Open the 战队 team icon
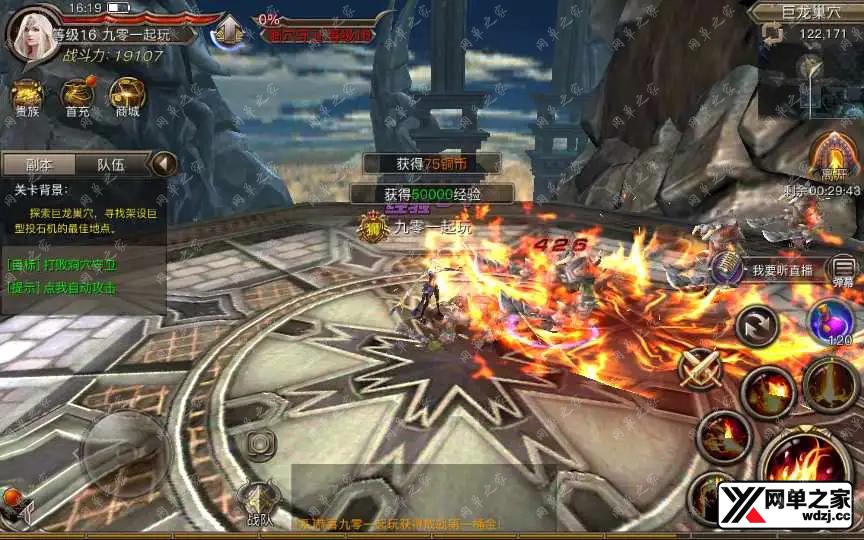 click(x=259, y=500)
